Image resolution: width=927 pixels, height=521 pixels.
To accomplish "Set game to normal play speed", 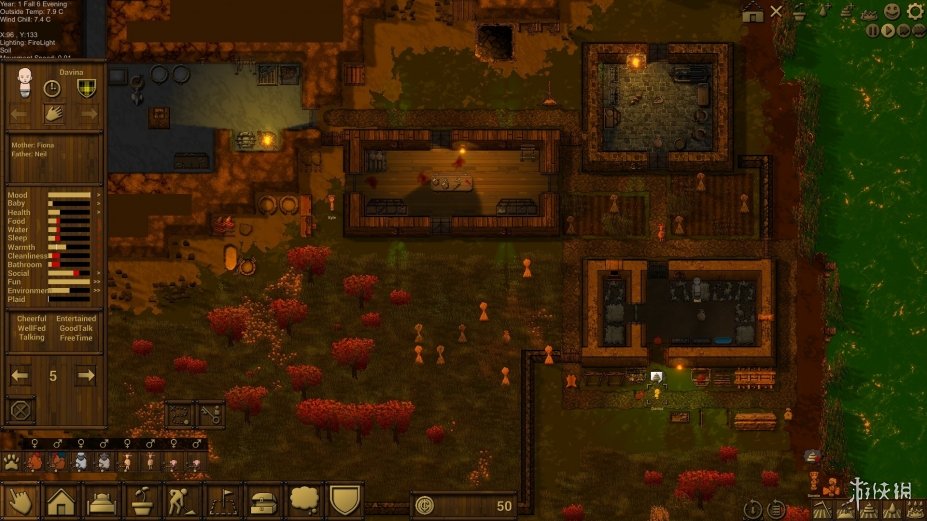I will (x=888, y=31).
